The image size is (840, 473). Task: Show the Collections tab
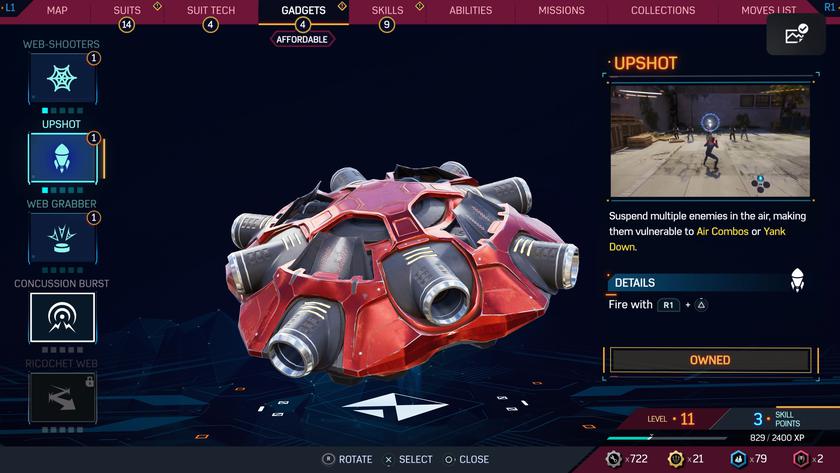pos(663,11)
